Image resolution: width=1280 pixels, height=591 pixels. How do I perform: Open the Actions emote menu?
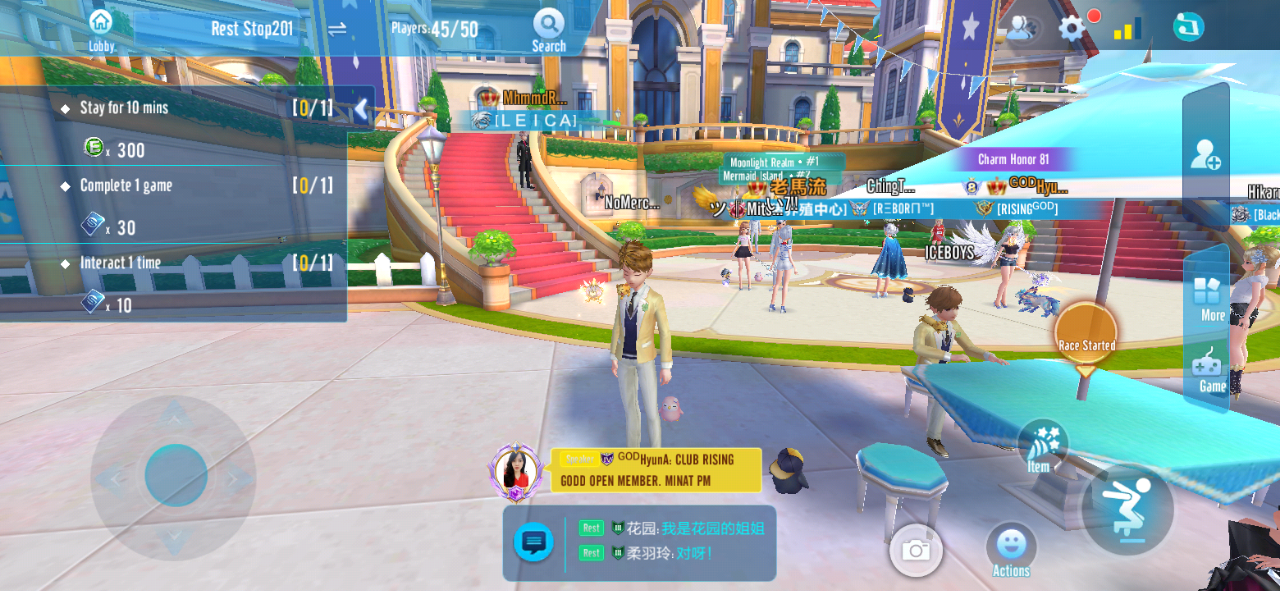tap(1011, 550)
